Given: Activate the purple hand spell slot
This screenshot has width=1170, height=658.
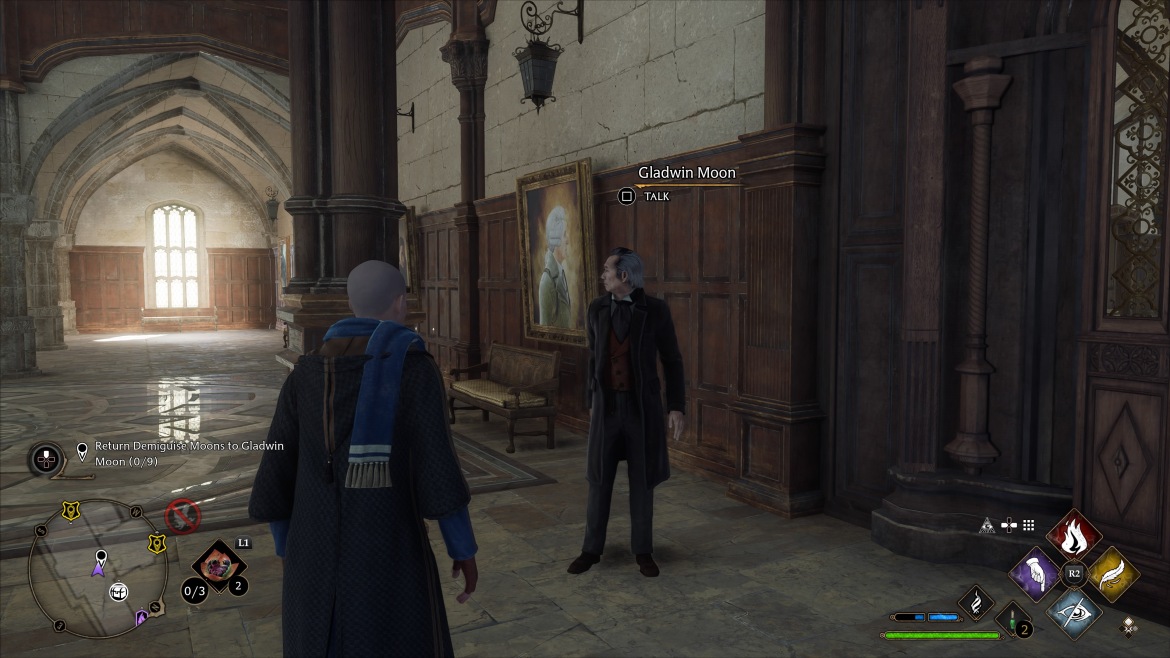Looking at the screenshot, I should 1036,574.
